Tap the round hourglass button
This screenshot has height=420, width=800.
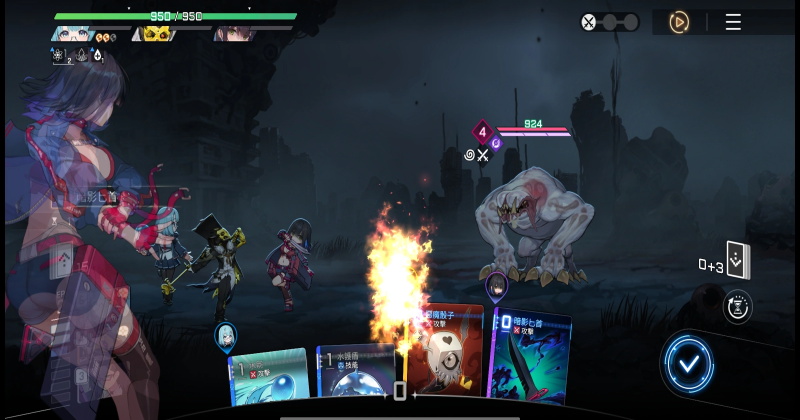click(x=737, y=306)
